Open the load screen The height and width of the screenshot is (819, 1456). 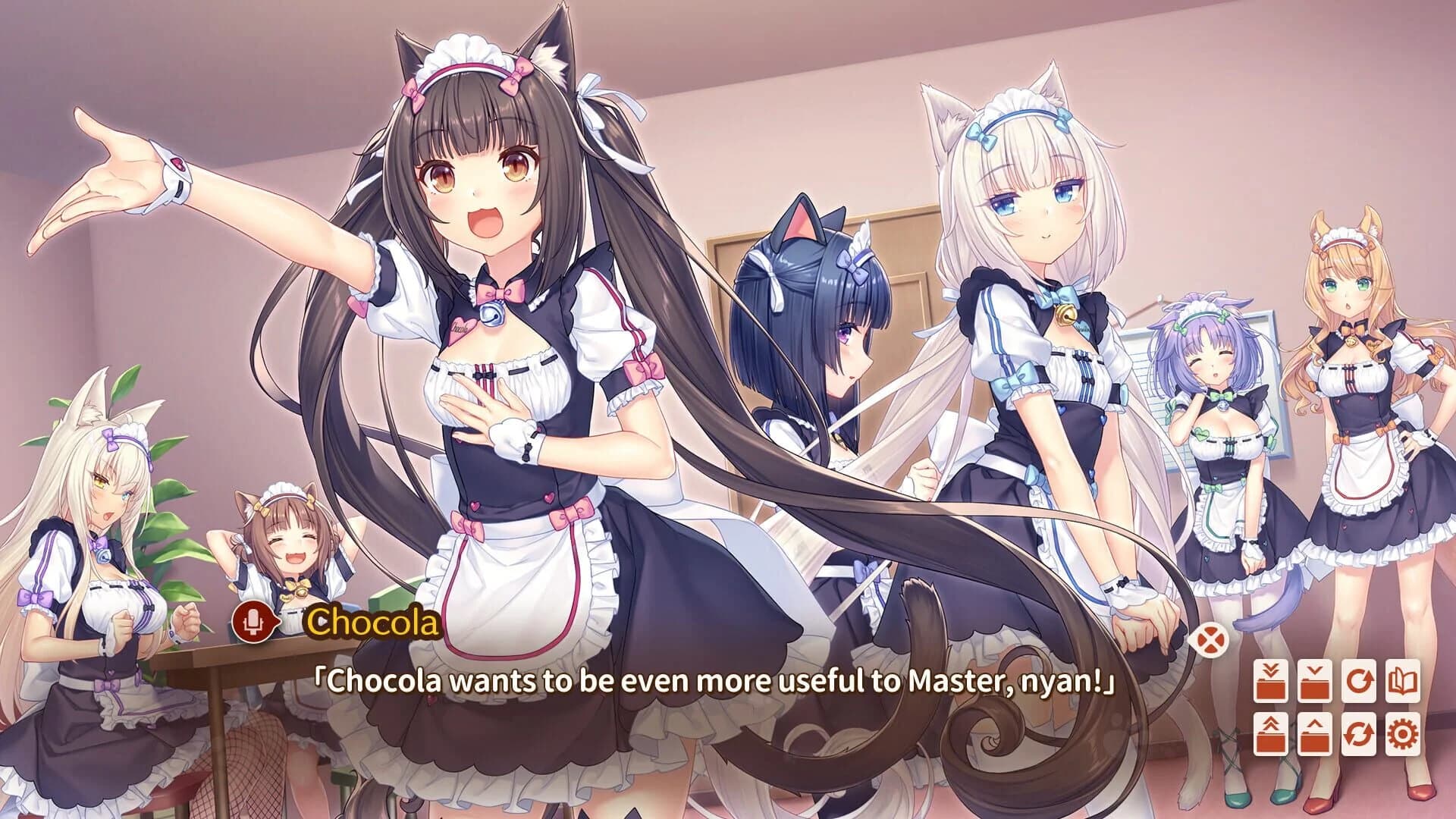point(1313,734)
